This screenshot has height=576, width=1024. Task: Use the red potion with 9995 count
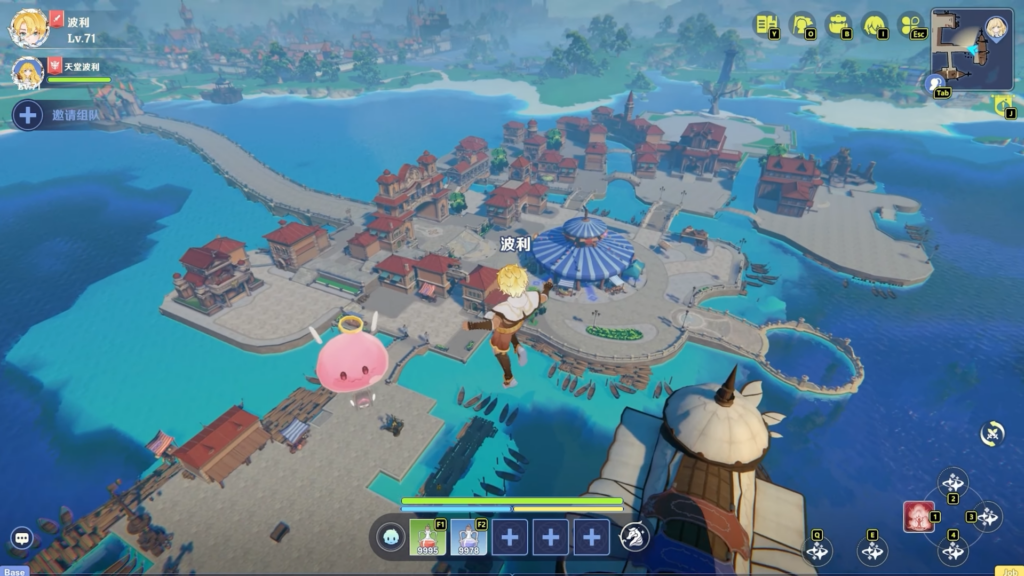[x=427, y=537]
